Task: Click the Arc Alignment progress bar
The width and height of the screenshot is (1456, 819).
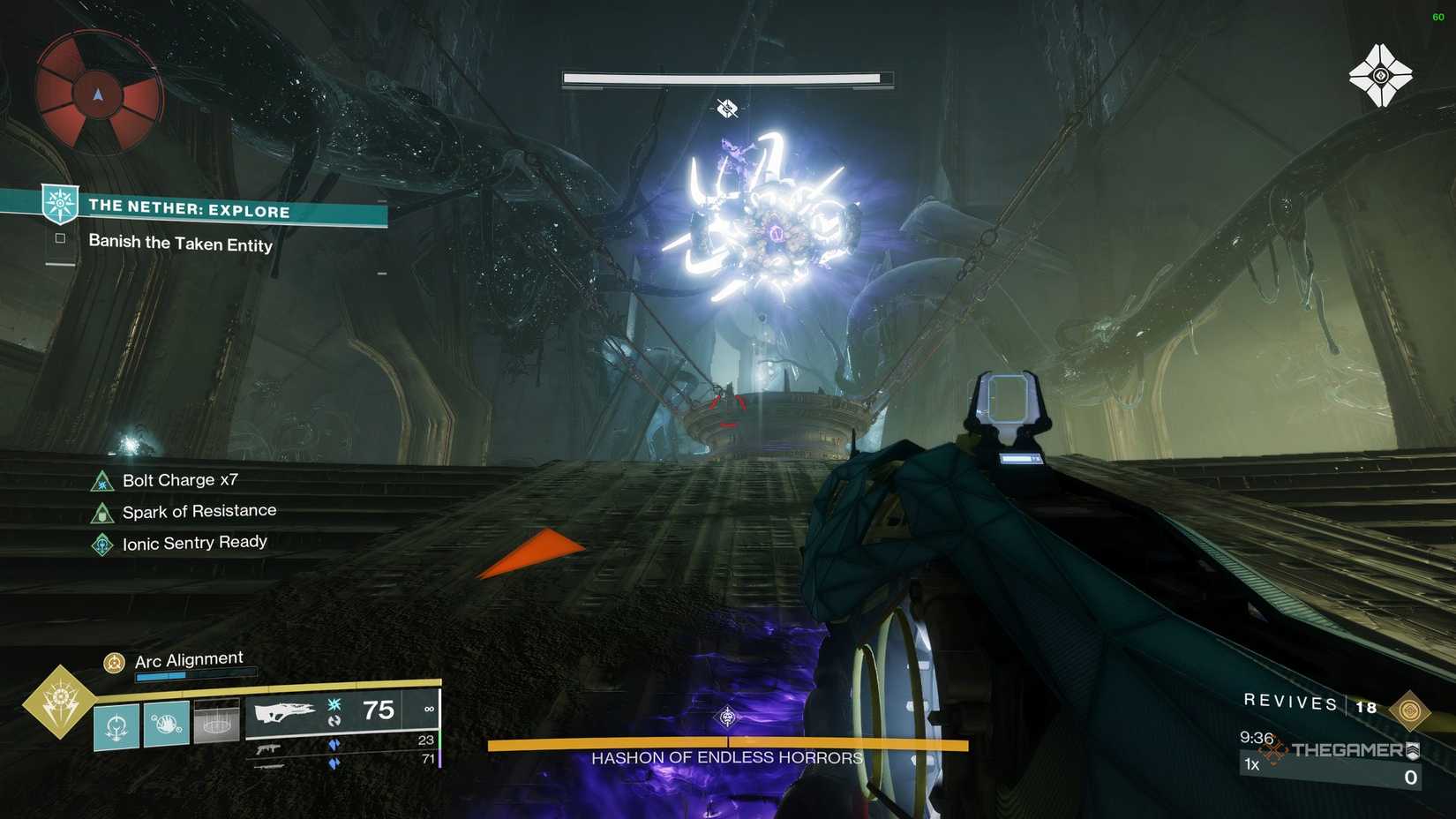Action: click(x=196, y=674)
